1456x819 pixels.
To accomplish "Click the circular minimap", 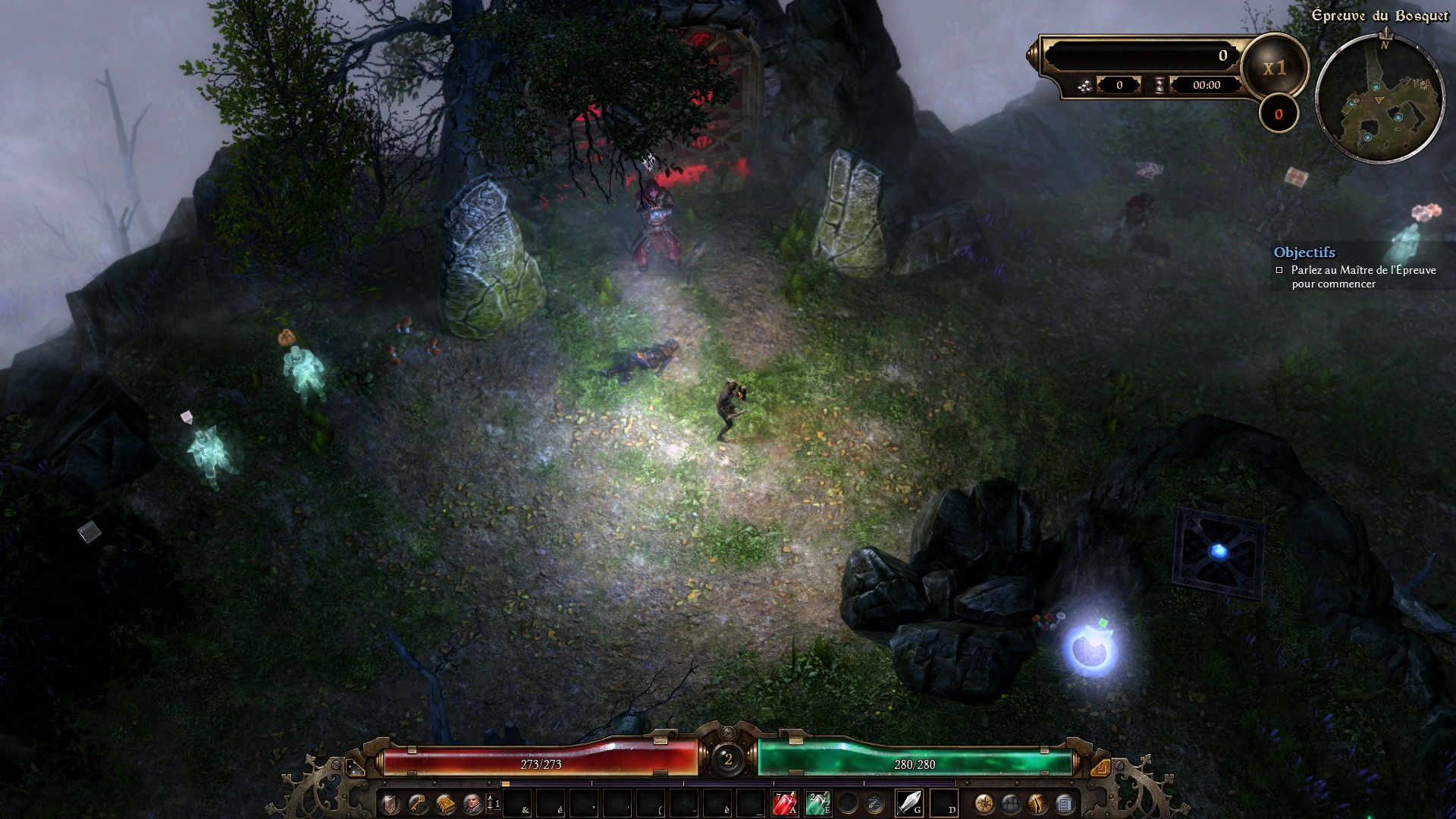I will (1379, 98).
